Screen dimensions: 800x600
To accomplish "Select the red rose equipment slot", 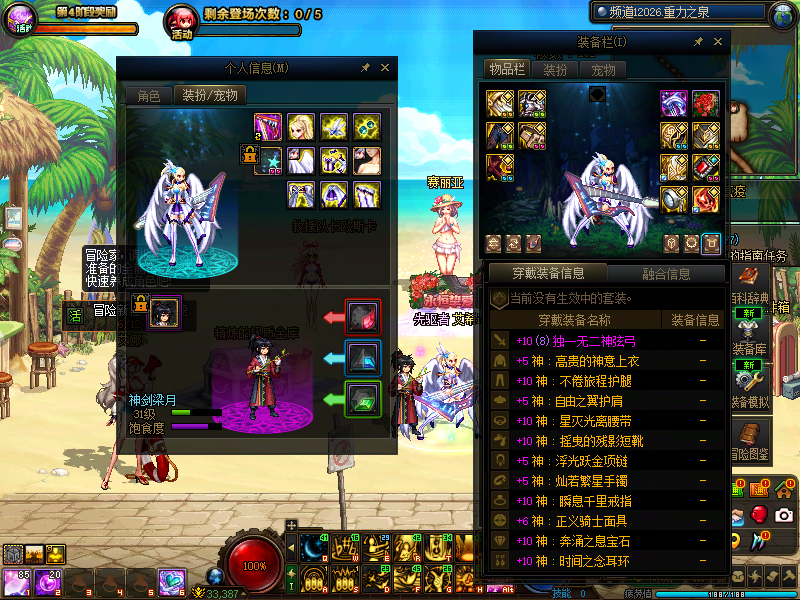I will coord(706,104).
